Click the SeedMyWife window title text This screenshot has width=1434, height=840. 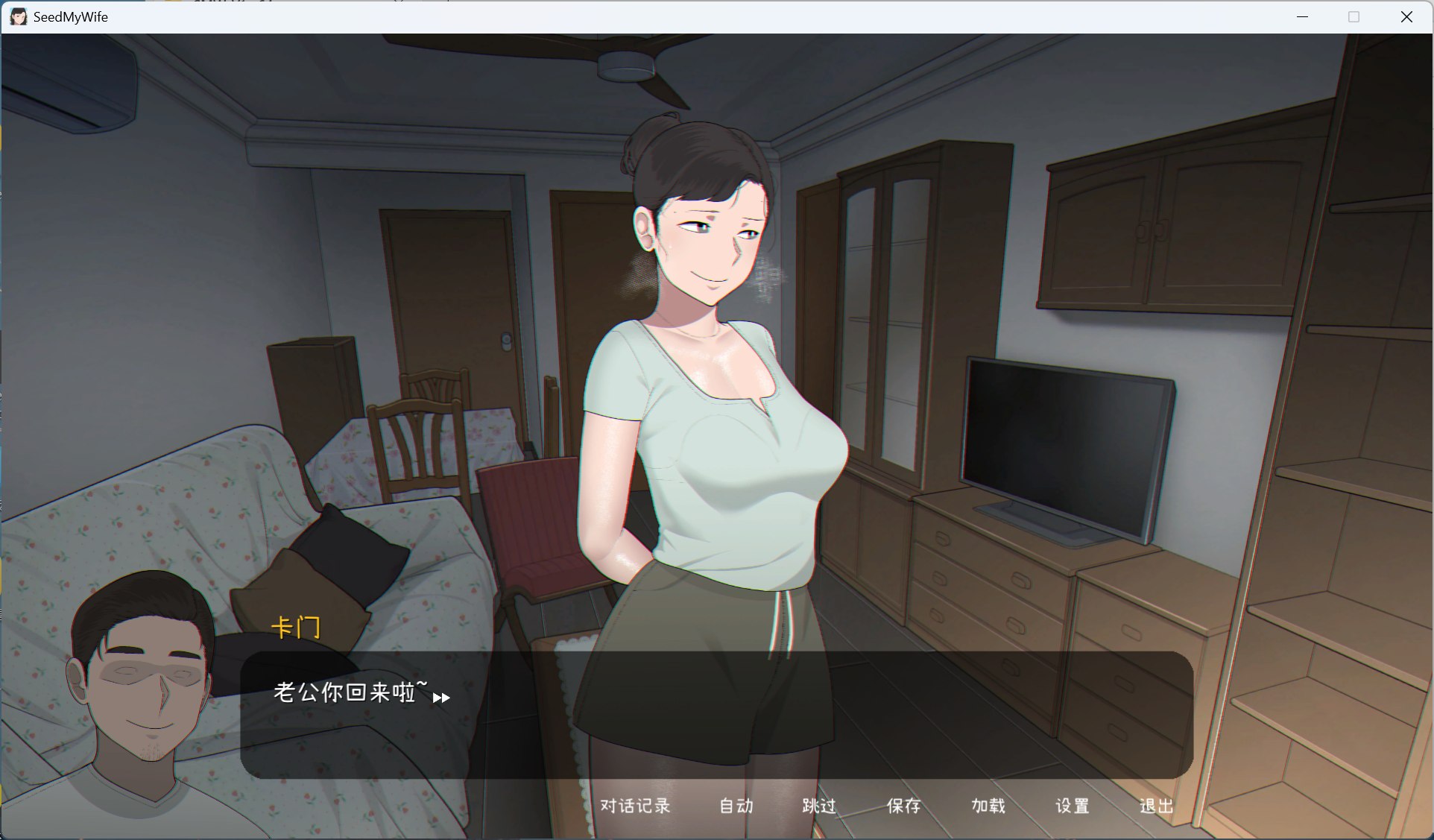(70, 16)
